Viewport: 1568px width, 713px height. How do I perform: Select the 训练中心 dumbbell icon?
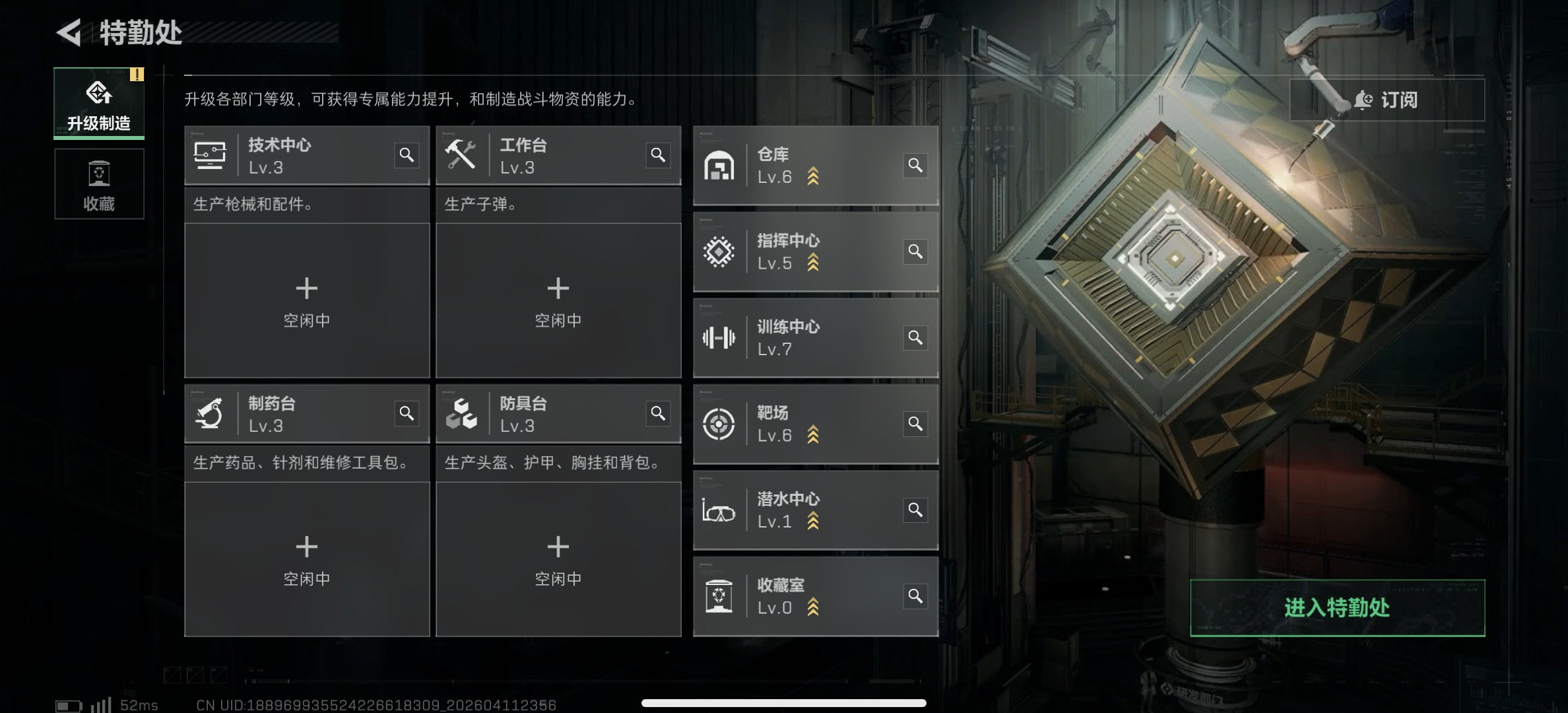pyautogui.click(x=719, y=337)
